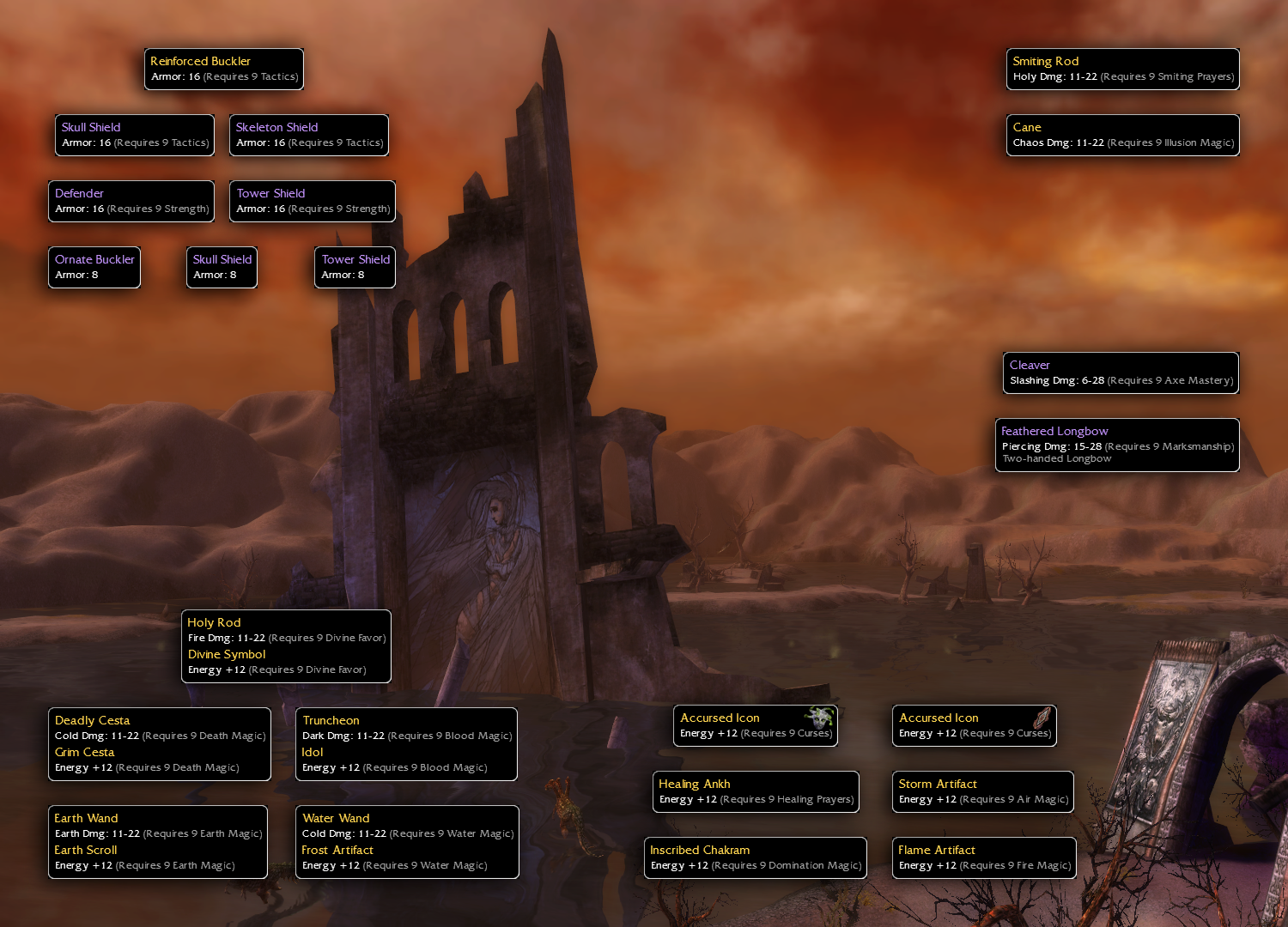
Task: Select the Deadly Cesta and Grim Cesta box
Action: [x=160, y=743]
